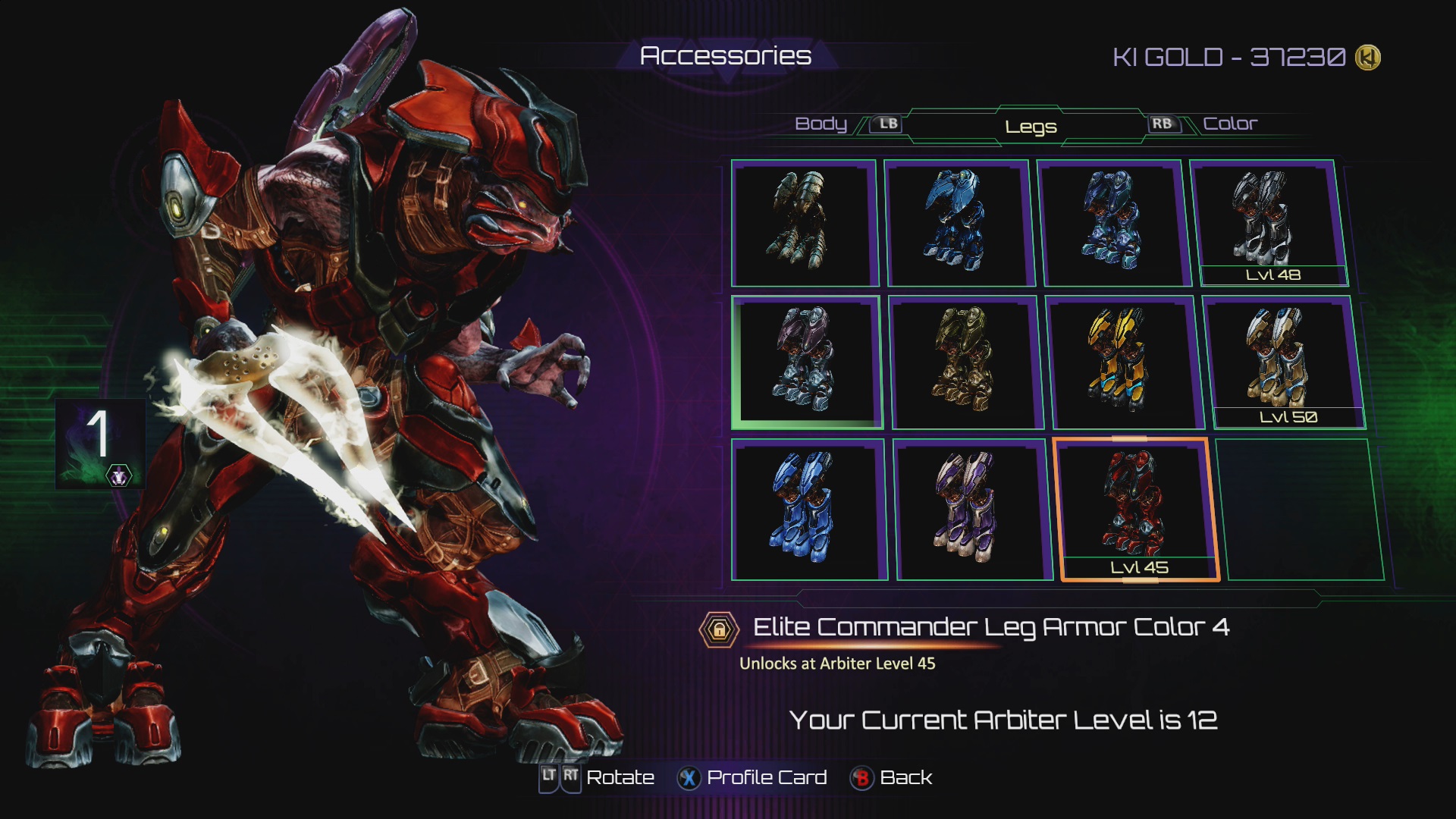Select the purple and white leg armor
The image size is (1456, 819).
[971, 509]
